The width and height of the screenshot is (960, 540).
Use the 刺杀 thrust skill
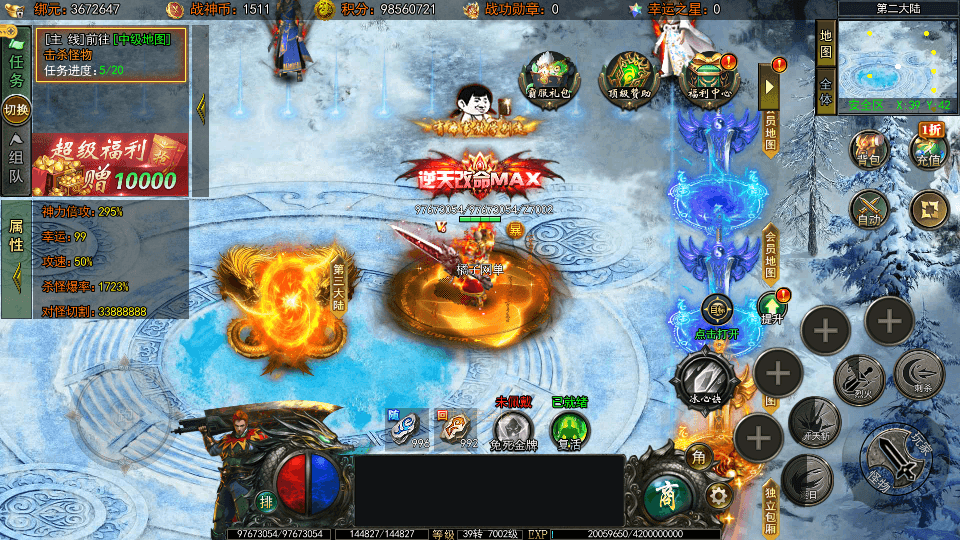pyautogui.click(x=919, y=374)
